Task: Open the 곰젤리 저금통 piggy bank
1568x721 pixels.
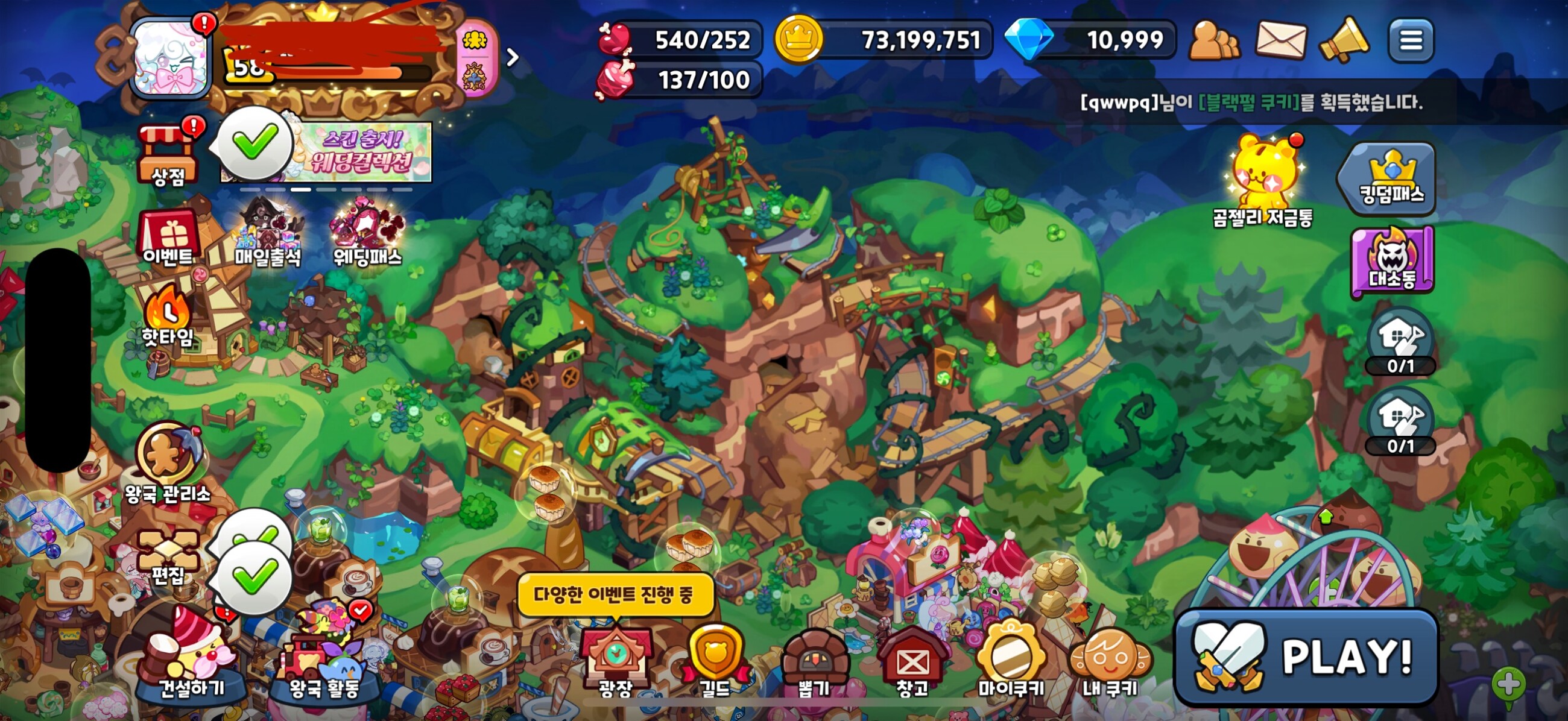Action: [x=1263, y=181]
